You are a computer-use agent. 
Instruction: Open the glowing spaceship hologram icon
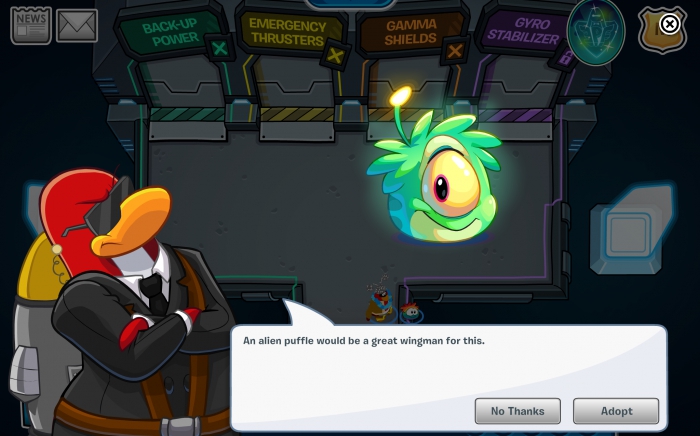click(x=596, y=32)
